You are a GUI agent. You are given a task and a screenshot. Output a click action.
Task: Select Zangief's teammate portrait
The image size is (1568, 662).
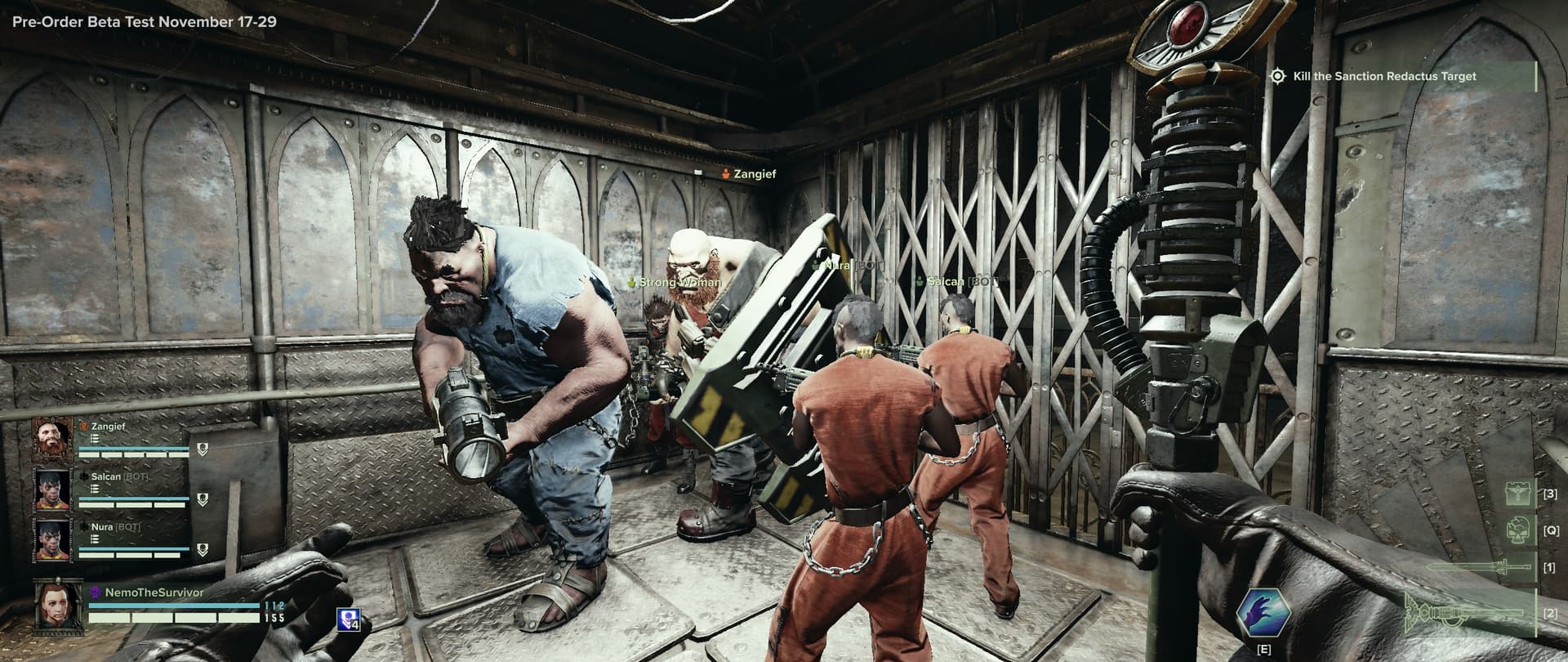[x=52, y=440]
